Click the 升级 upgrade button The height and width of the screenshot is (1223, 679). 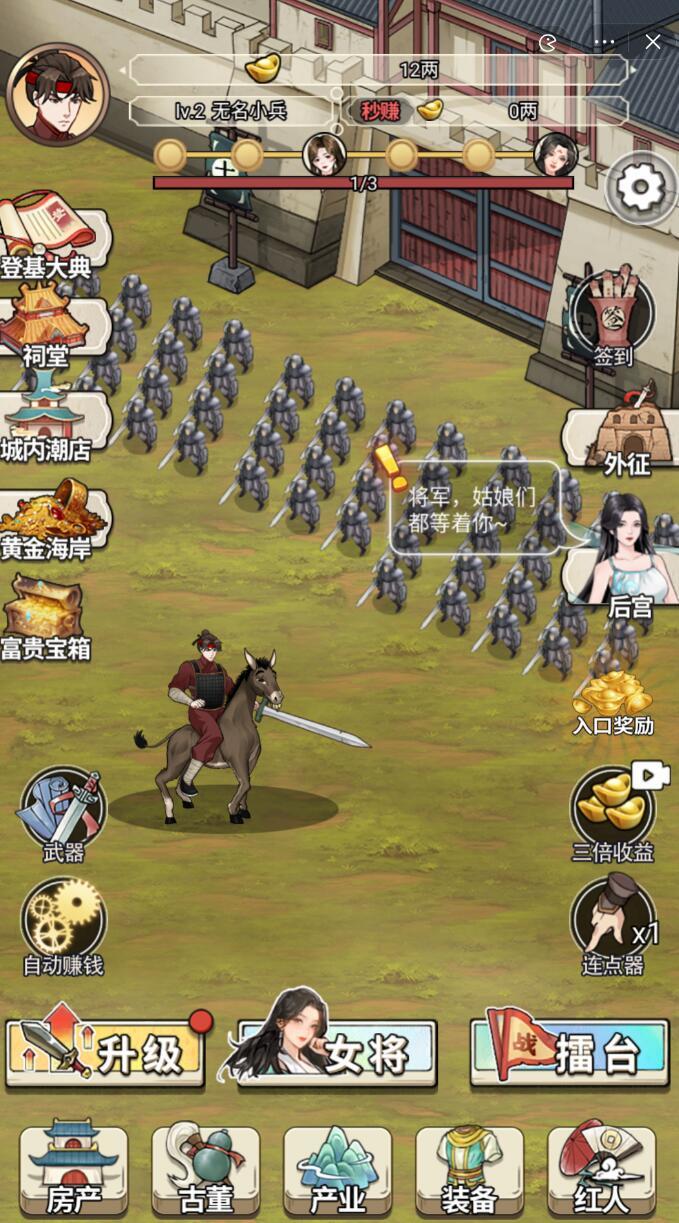(106, 1052)
